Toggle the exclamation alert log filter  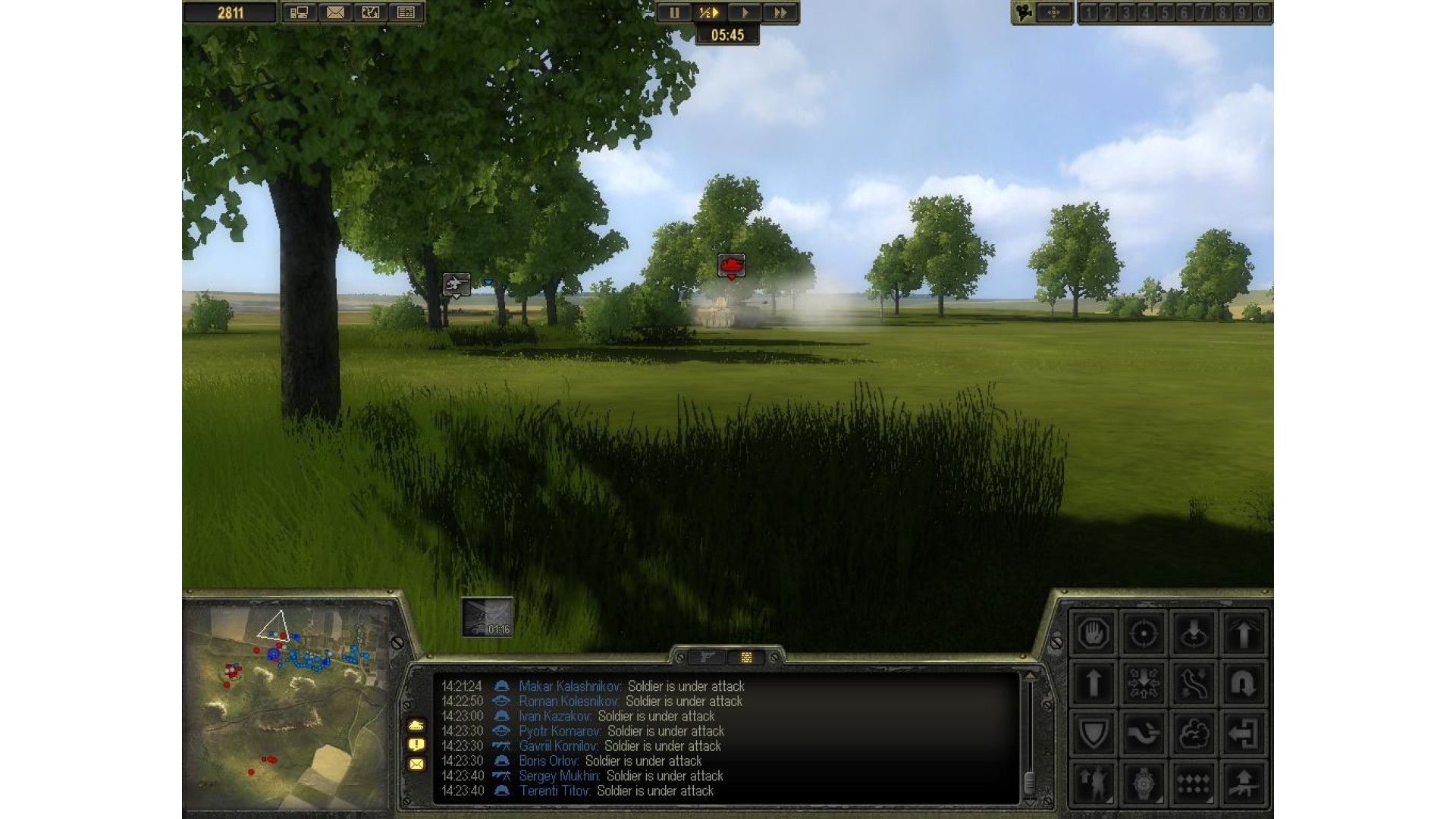(x=416, y=745)
